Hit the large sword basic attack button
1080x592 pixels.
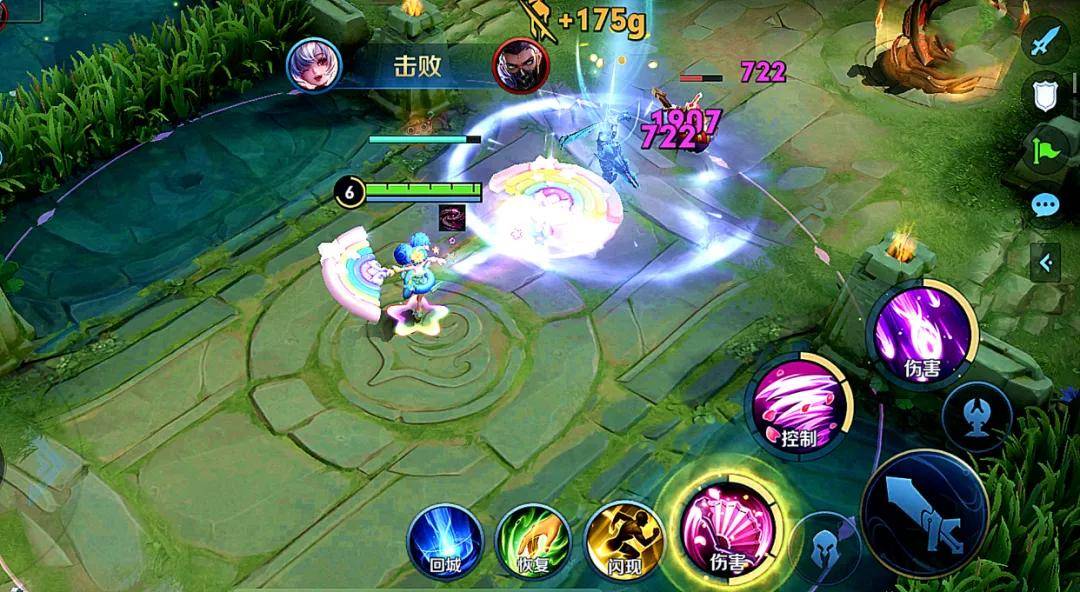click(x=925, y=514)
